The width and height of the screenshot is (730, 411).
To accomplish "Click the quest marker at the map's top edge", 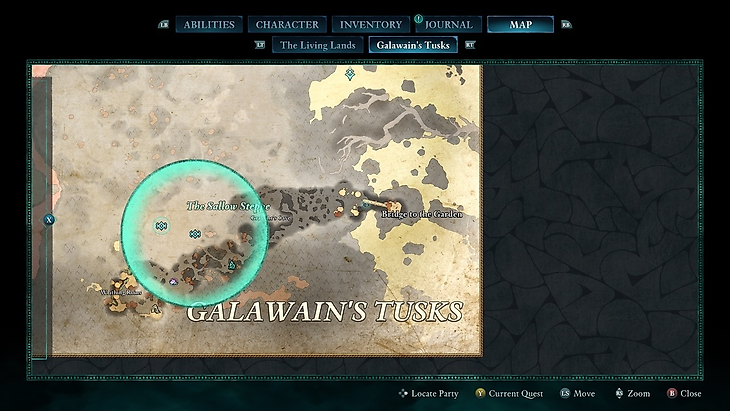I will coord(350,74).
